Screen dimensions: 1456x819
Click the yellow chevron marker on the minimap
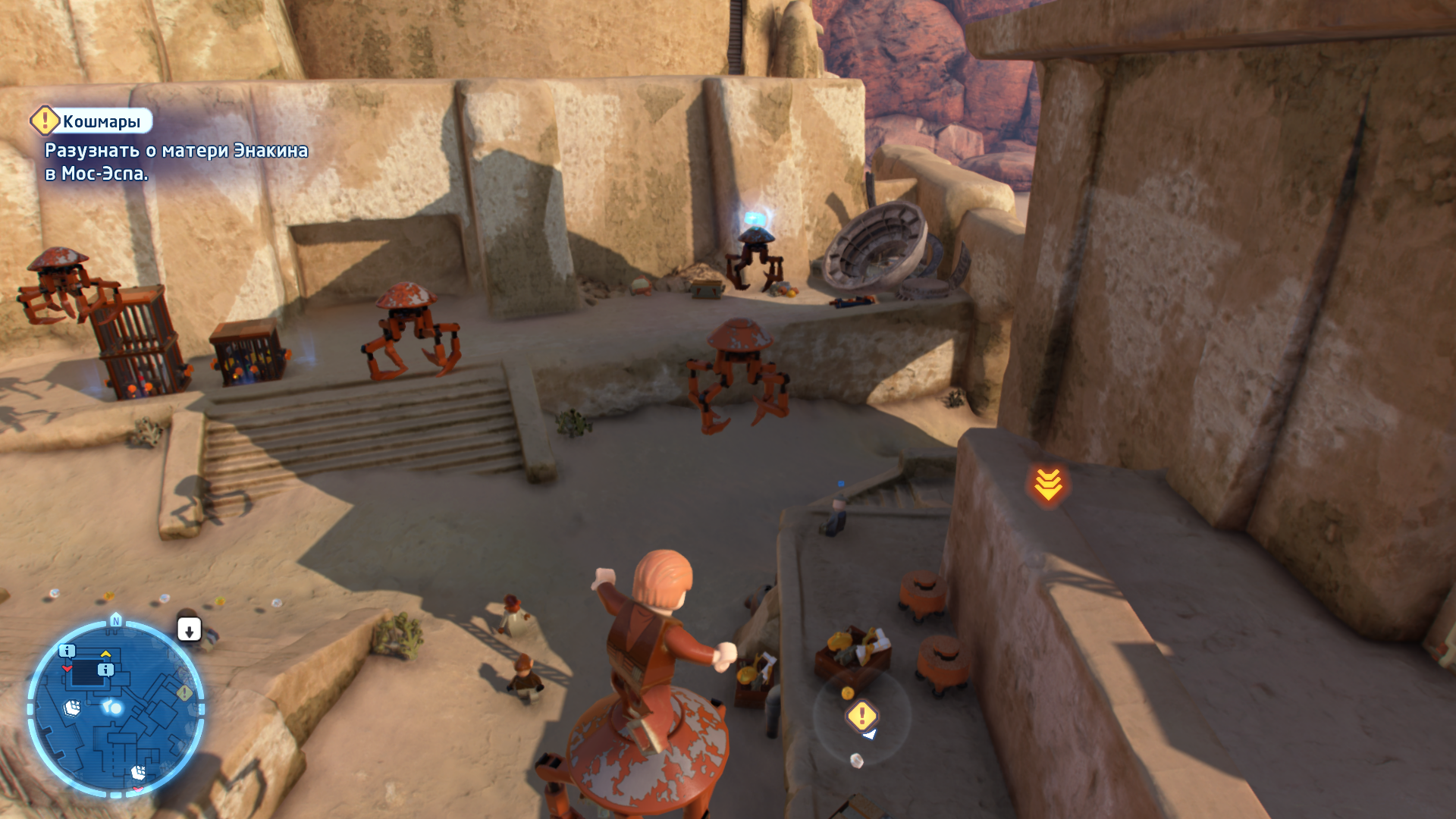click(x=106, y=654)
